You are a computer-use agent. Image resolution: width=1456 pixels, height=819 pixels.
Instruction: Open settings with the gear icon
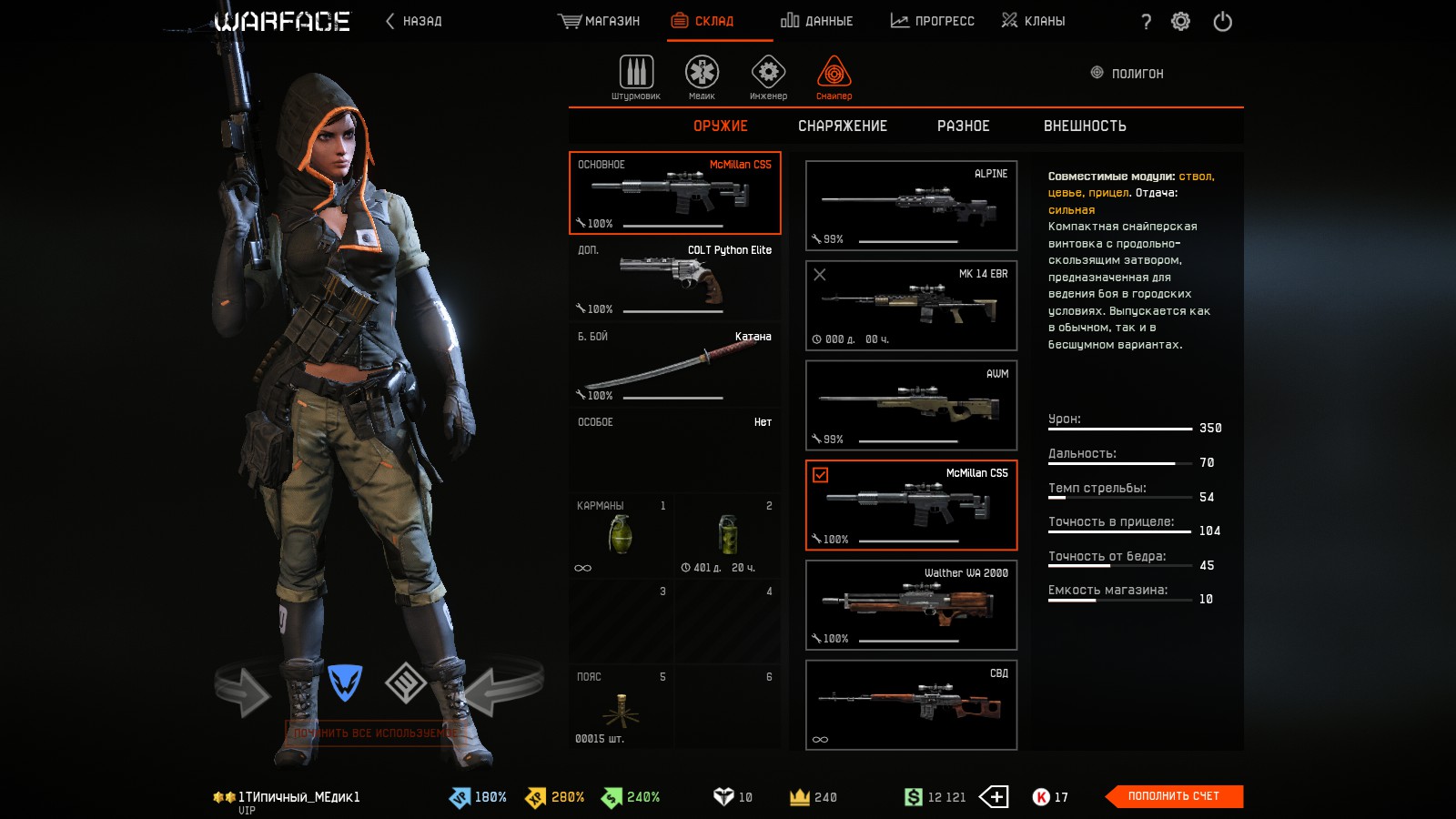[1180, 21]
